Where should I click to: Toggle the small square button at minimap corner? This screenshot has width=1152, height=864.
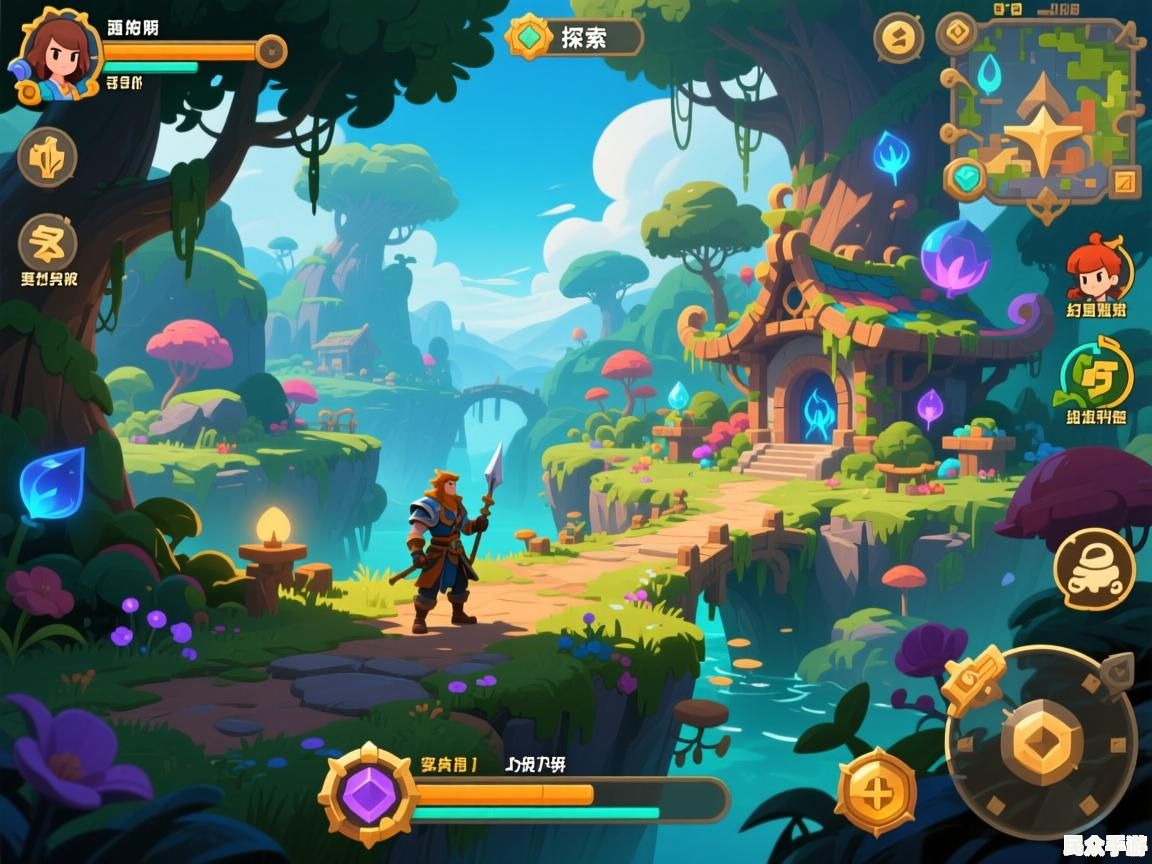coord(1125,181)
